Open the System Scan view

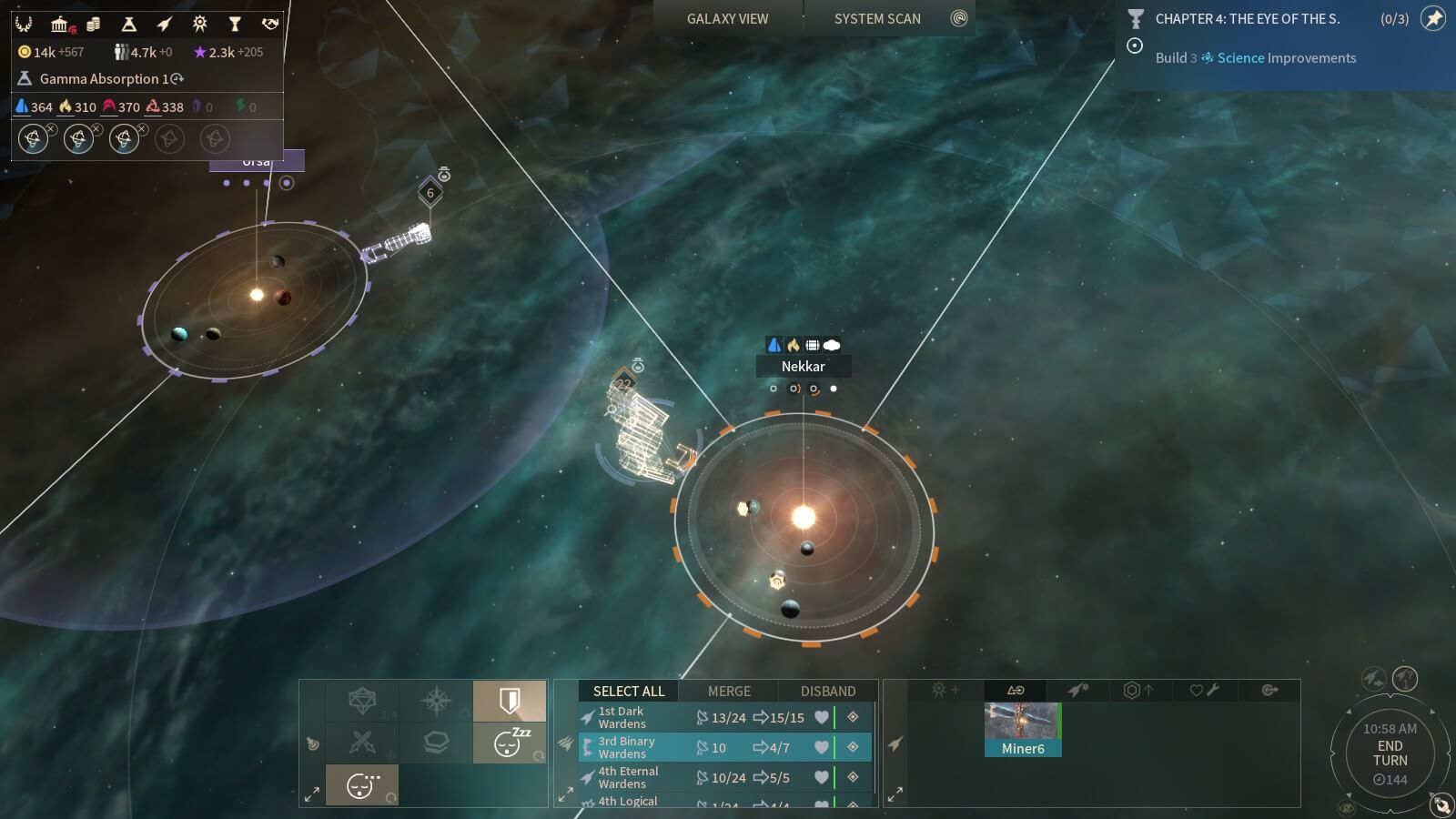point(877,18)
